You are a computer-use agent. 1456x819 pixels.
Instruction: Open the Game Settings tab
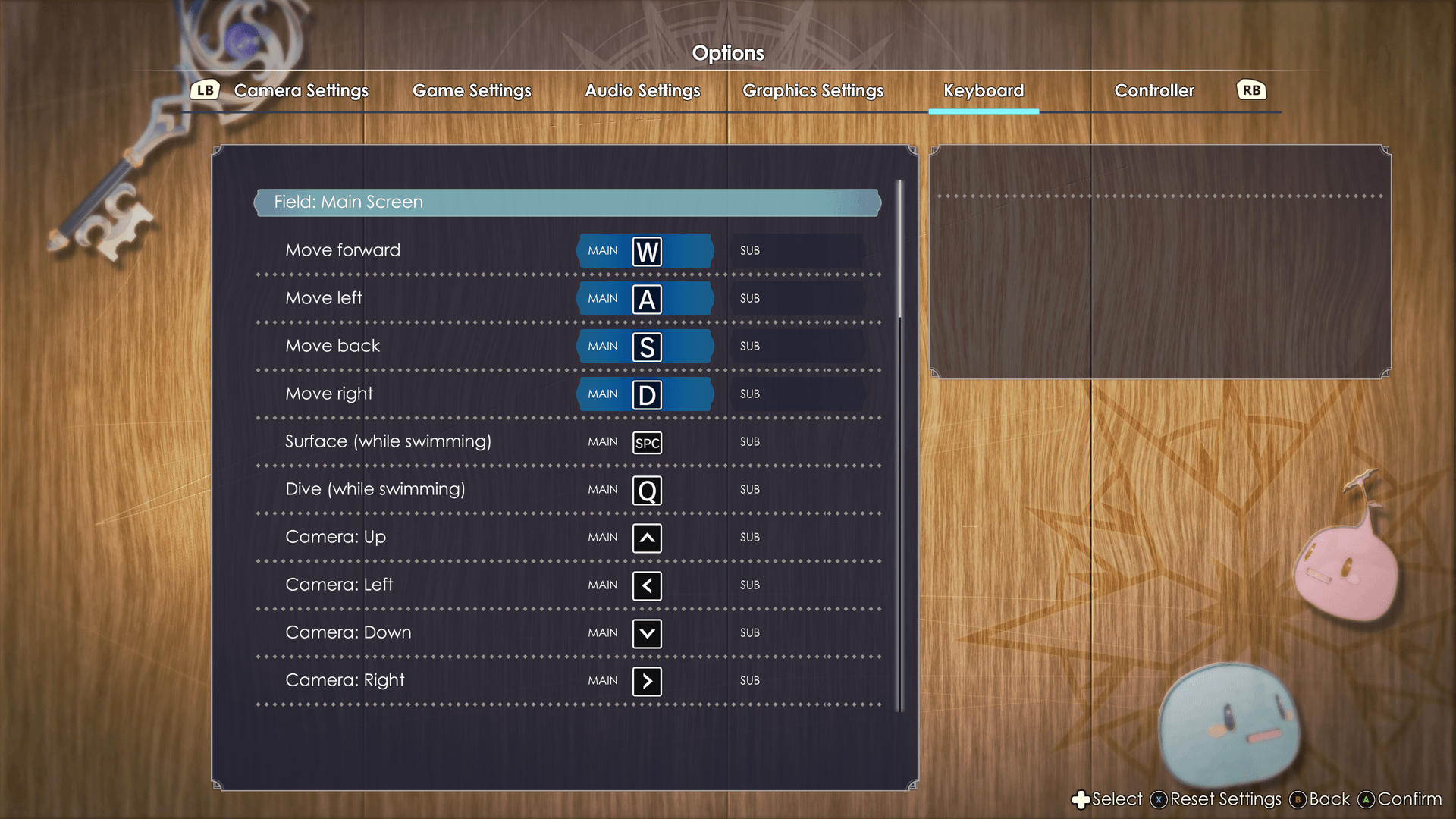[472, 91]
